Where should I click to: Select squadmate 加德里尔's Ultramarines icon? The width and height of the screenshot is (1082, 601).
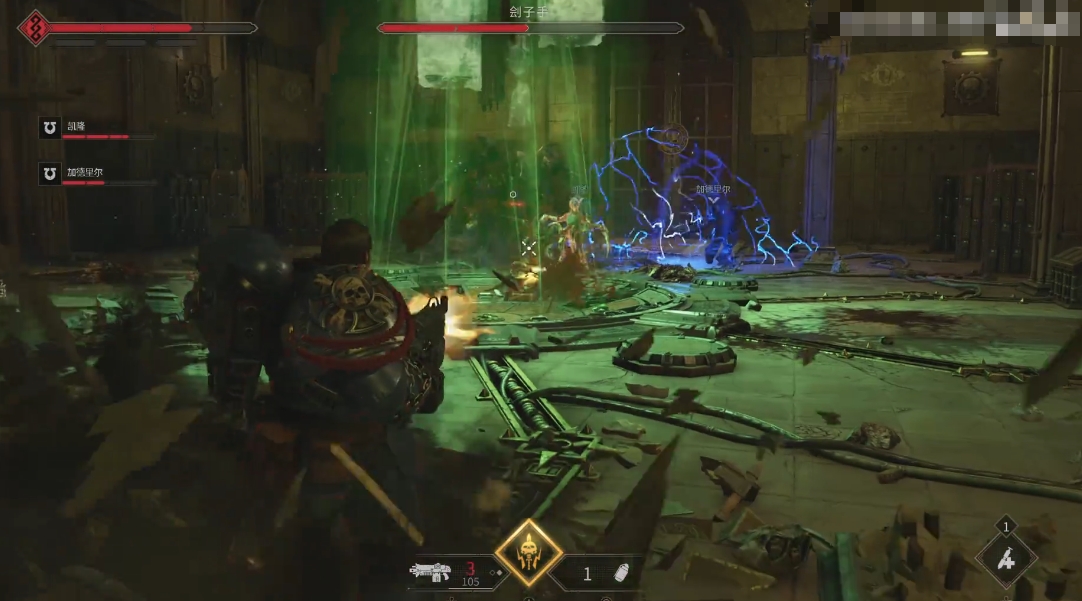point(49,174)
